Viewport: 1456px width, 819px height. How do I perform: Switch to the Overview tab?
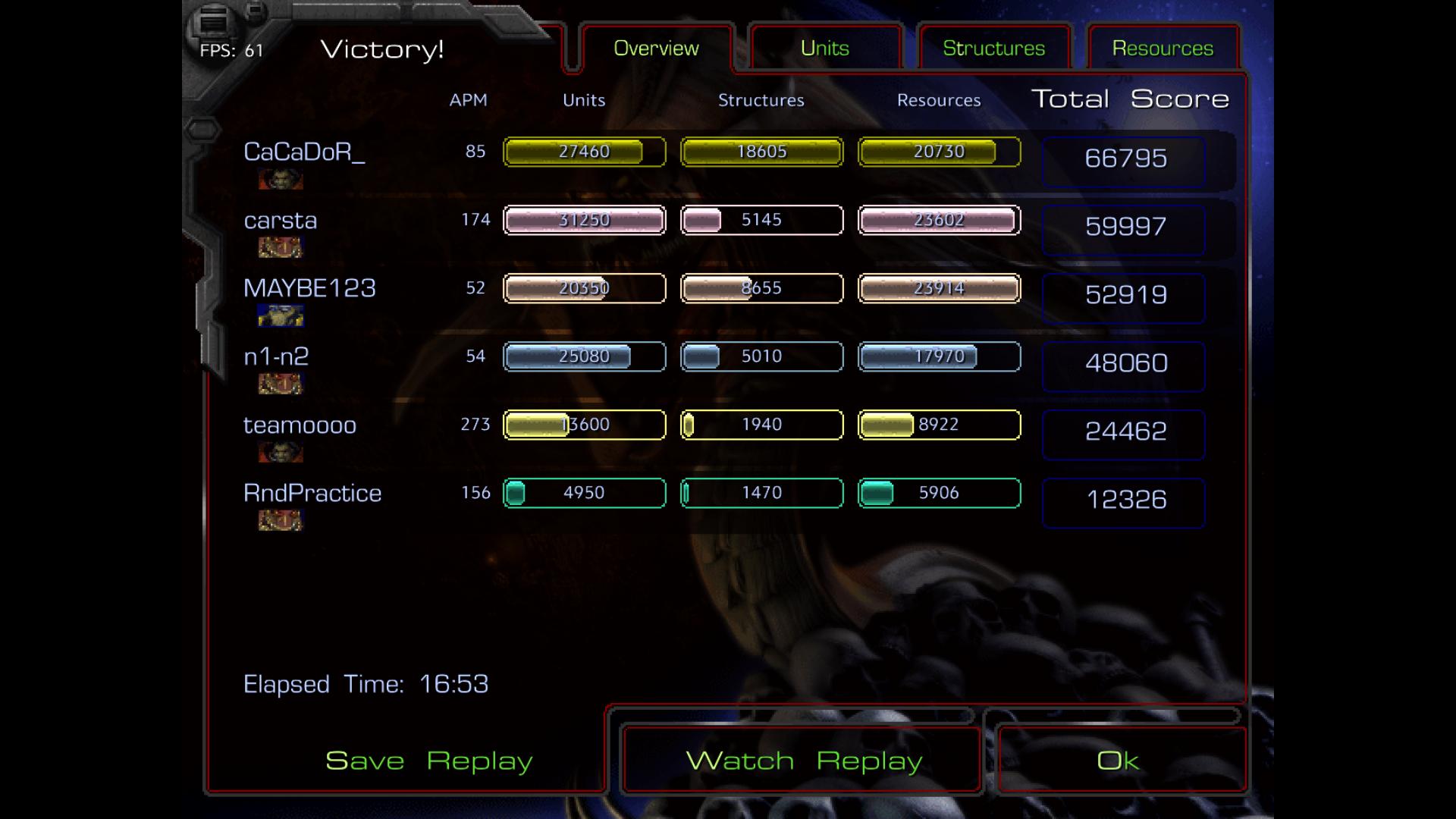click(656, 49)
